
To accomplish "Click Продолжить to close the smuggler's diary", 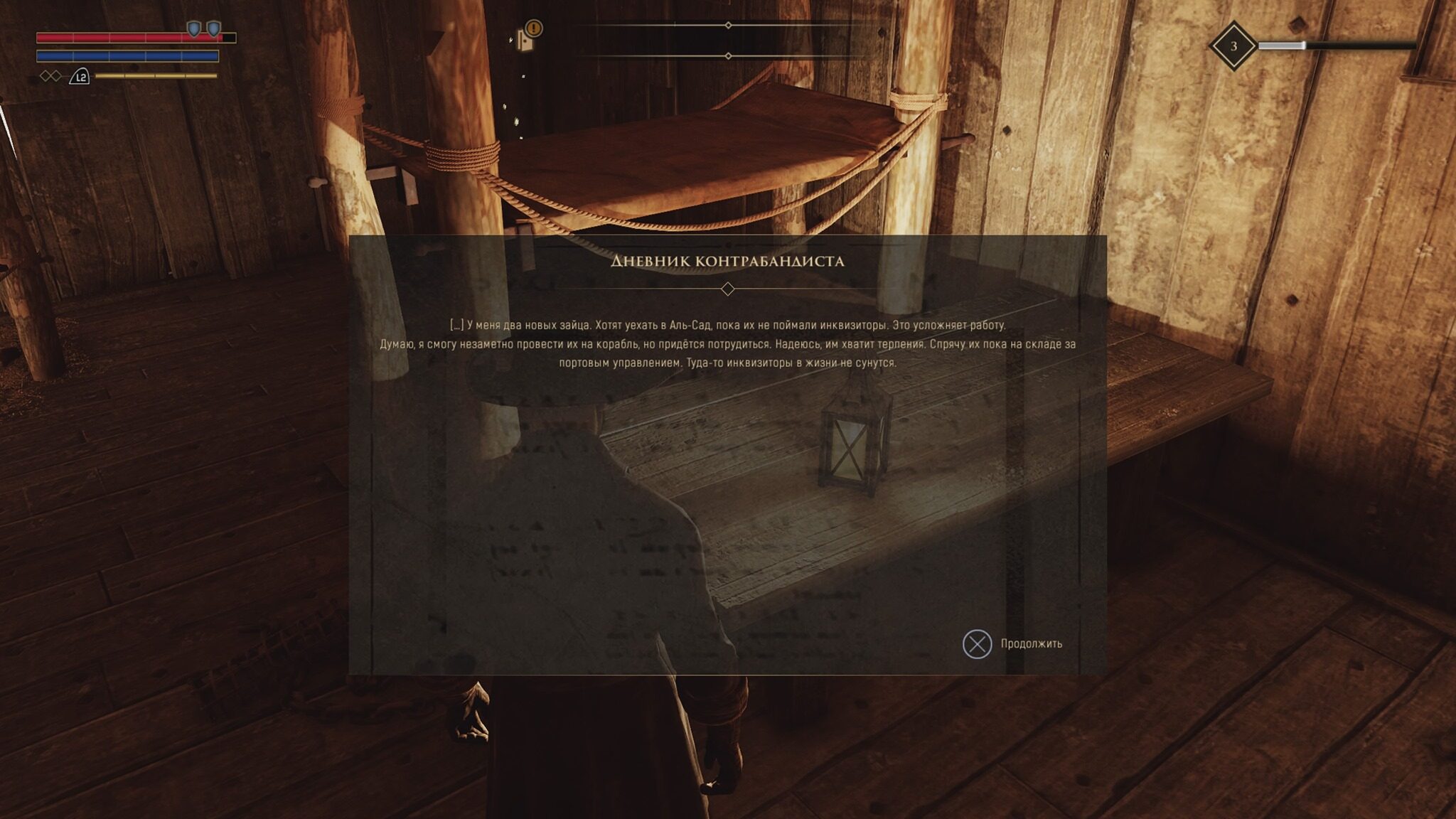I will [x=1012, y=644].
